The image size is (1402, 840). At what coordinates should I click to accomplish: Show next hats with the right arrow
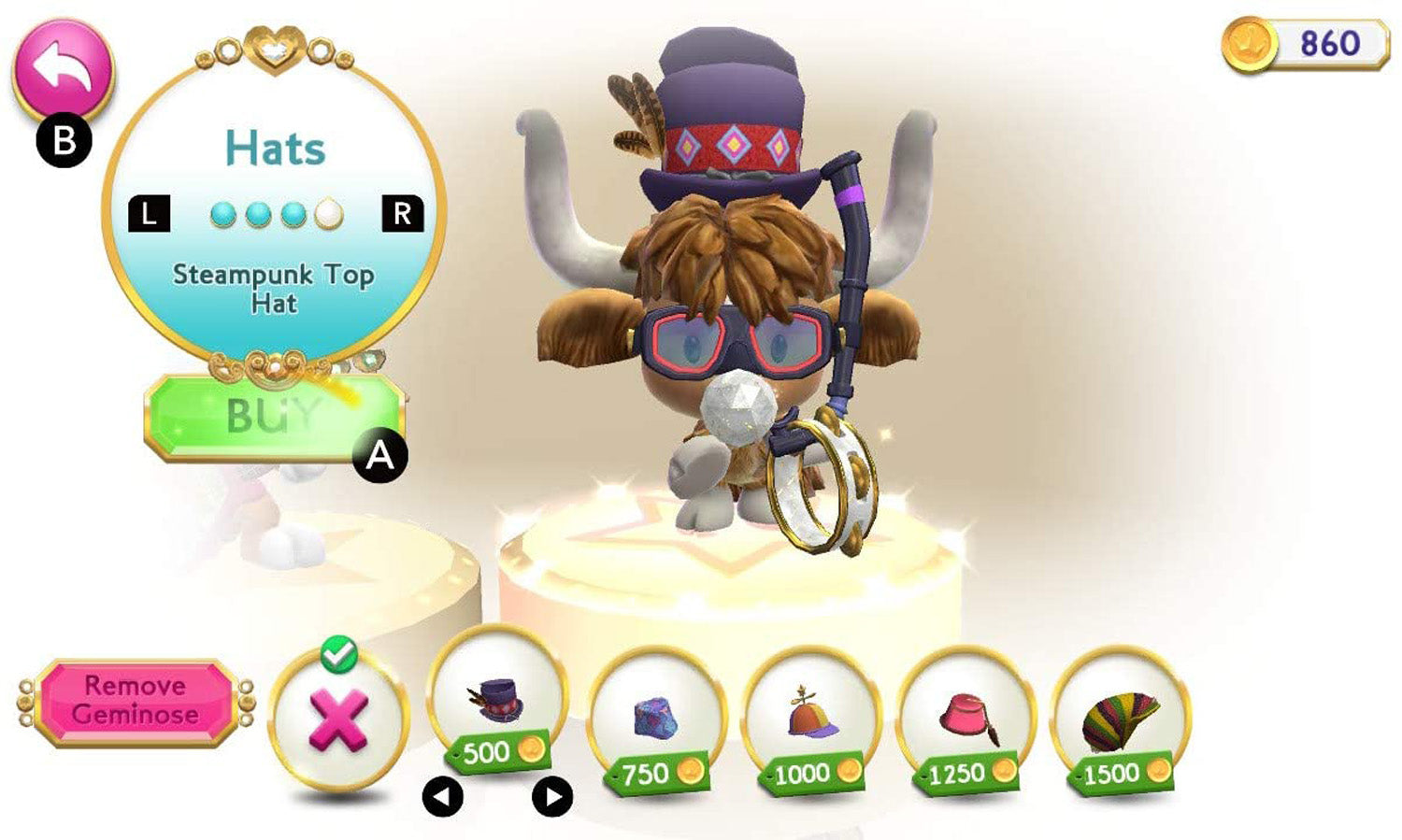tap(552, 797)
